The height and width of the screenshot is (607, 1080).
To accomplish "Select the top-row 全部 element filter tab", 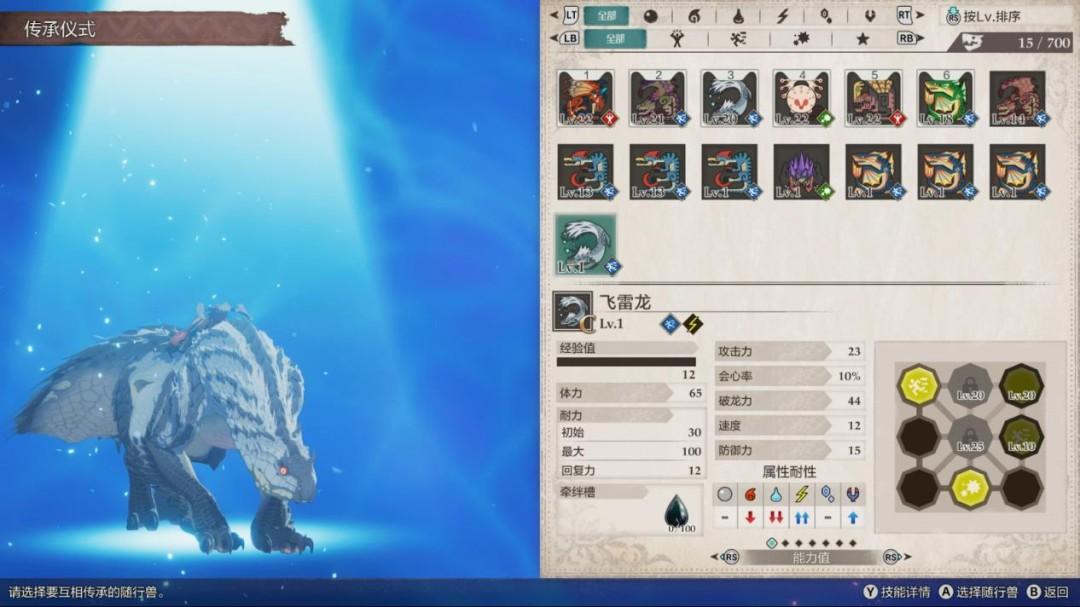I will click(x=607, y=15).
